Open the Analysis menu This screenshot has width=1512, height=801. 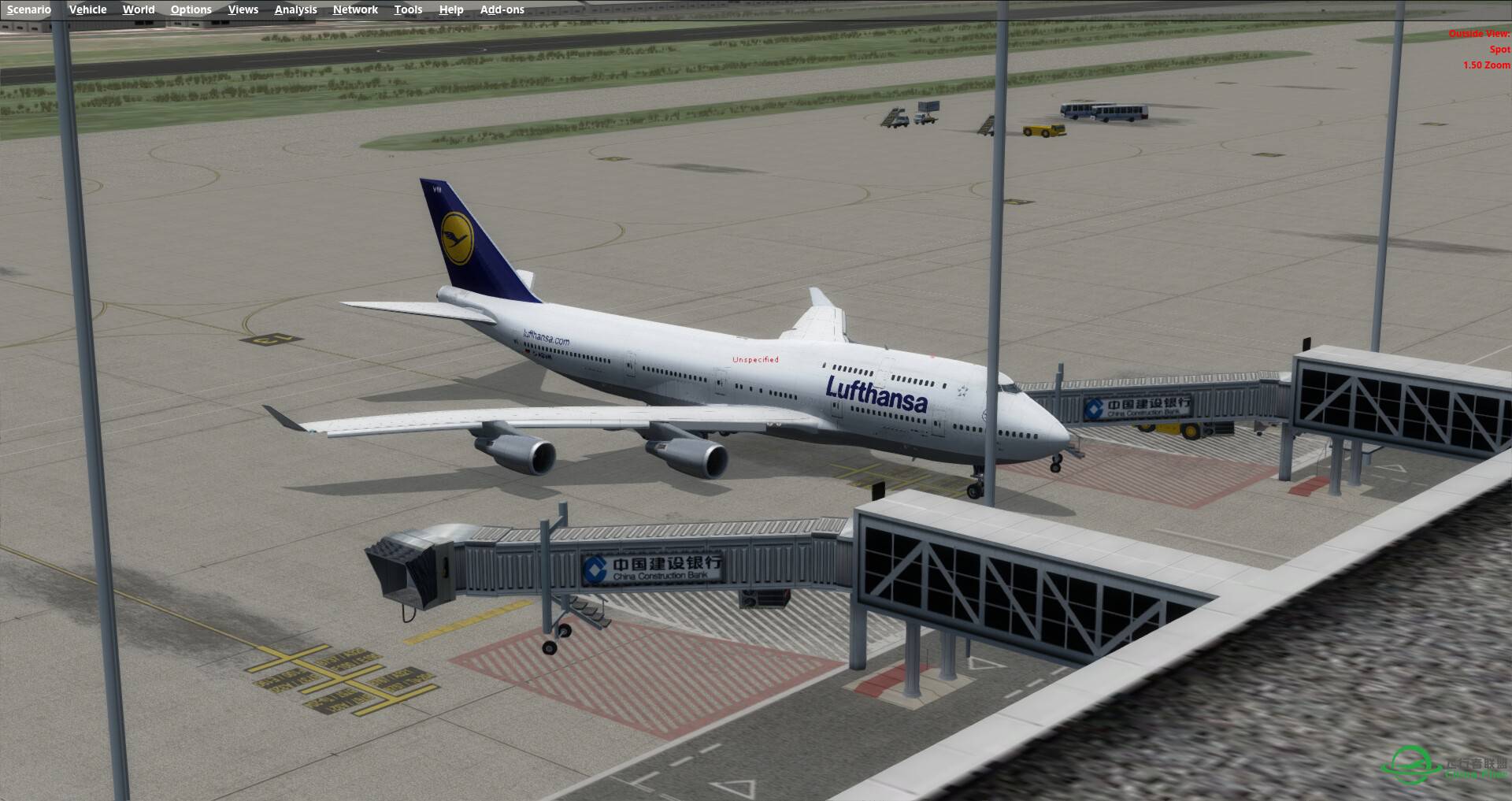[x=295, y=9]
